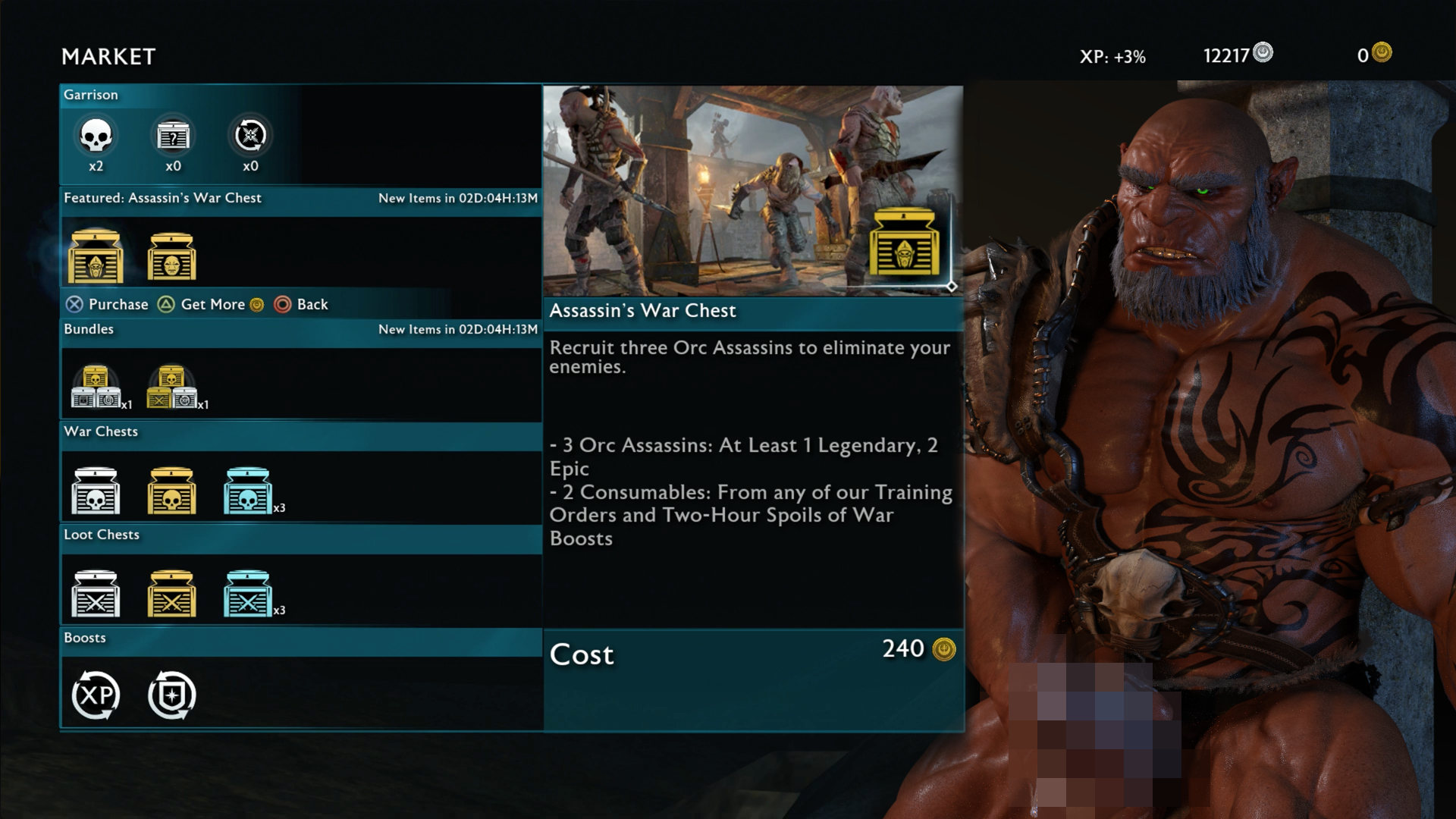Choose the shield Spoils of War boost
1456x819 pixels.
[x=172, y=695]
